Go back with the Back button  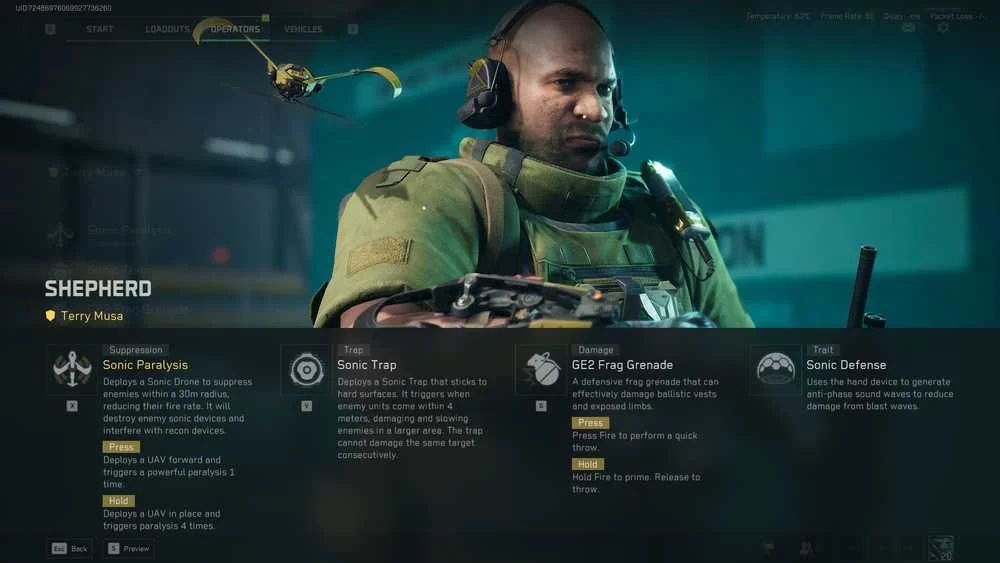tap(70, 548)
